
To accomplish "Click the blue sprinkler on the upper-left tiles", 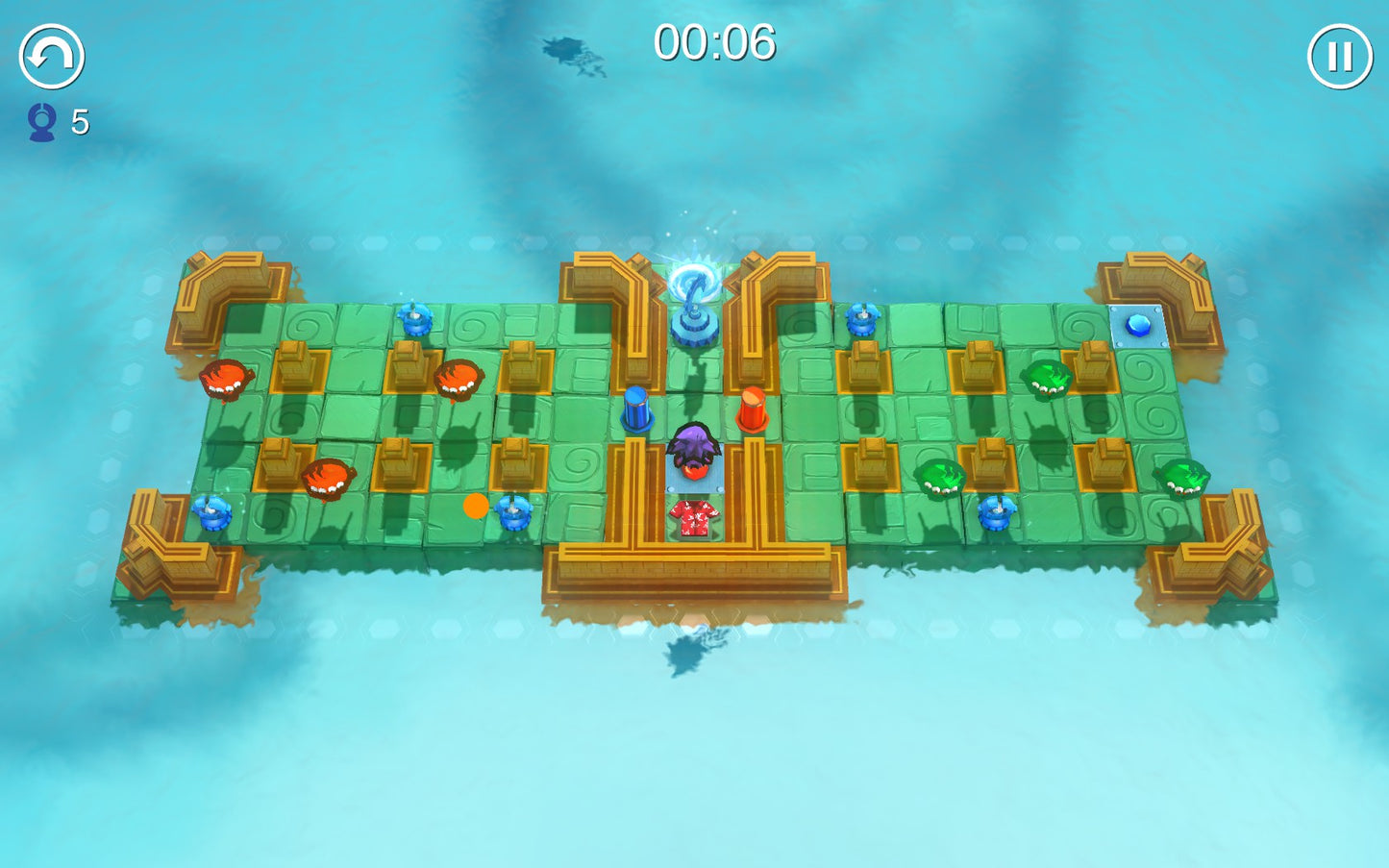I will coord(415,322).
